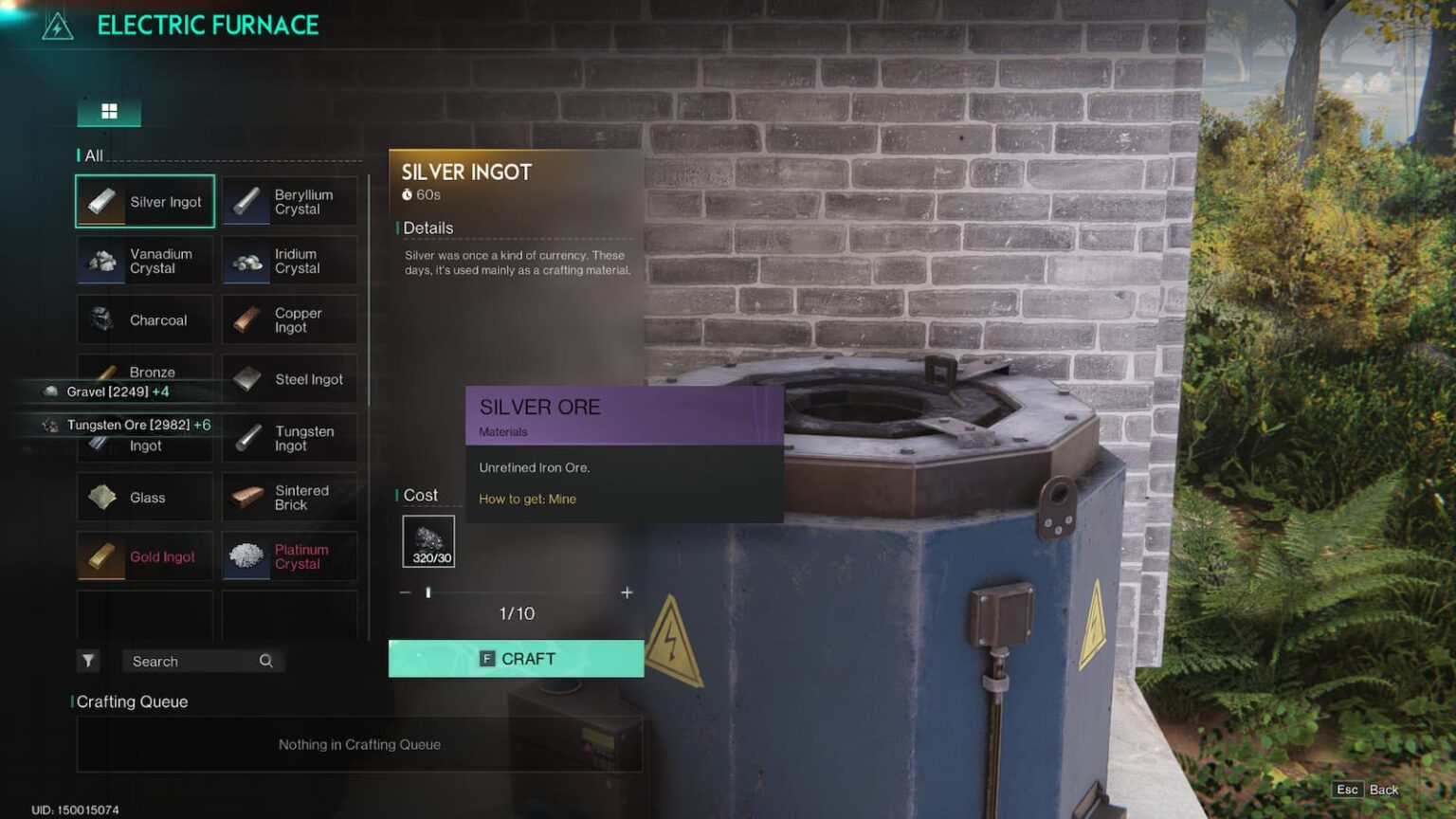Image resolution: width=1456 pixels, height=819 pixels.
Task: Select the Copper Ingot recipe
Action: point(289,319)
